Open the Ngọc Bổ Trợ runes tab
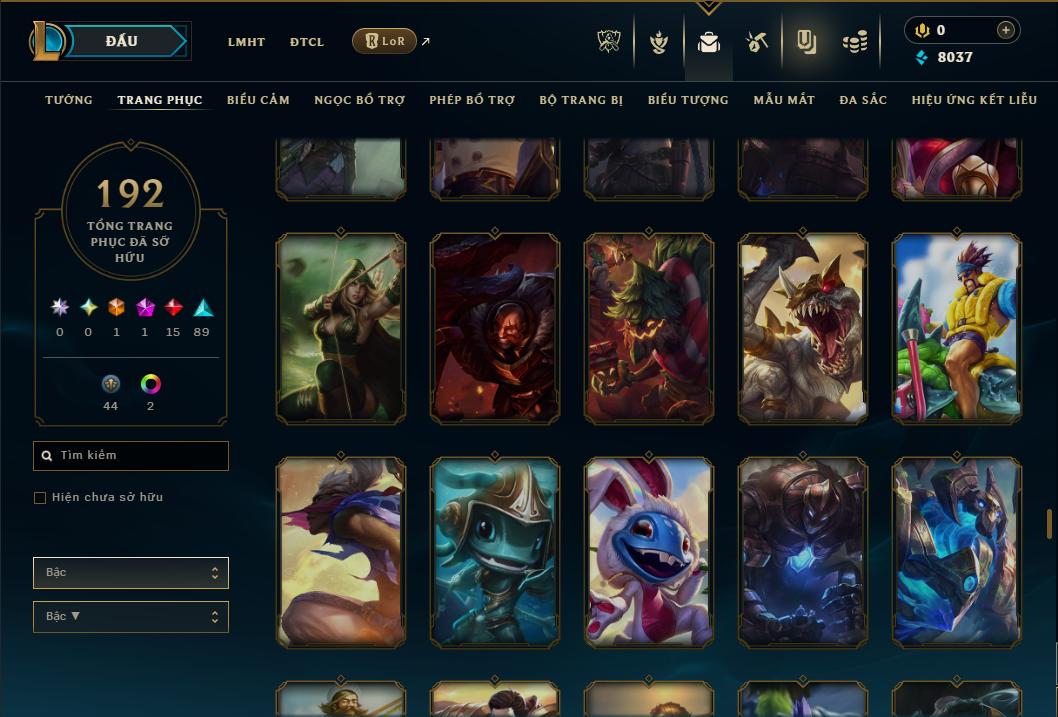 pos(359,100)
